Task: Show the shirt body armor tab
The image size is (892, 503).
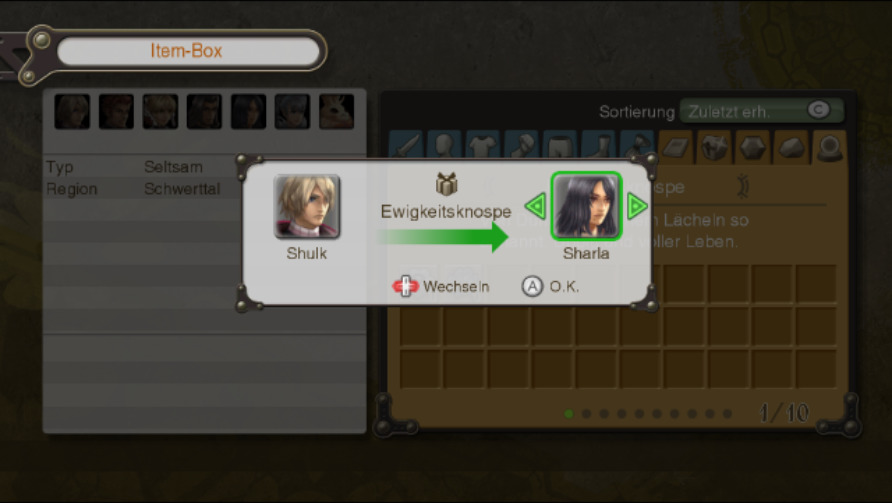Action: tap(483, 148)
